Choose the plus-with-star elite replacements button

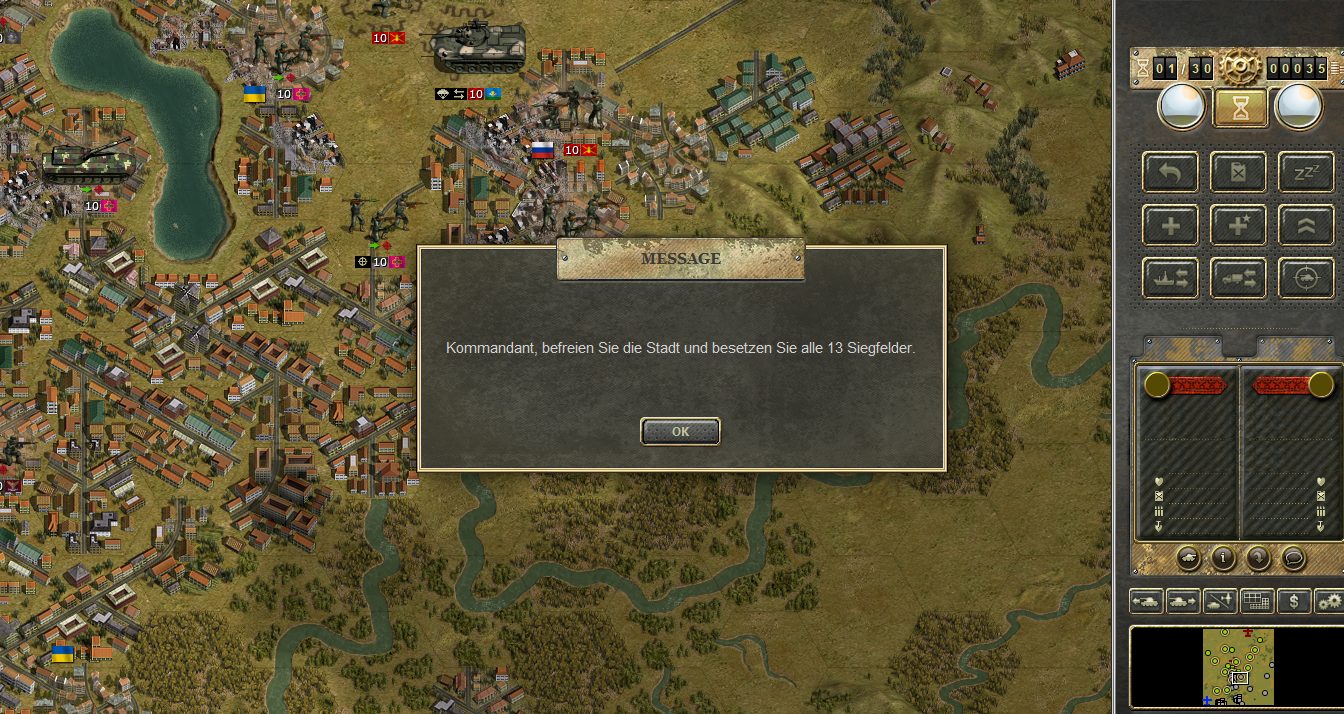(x=1238, y=225)
